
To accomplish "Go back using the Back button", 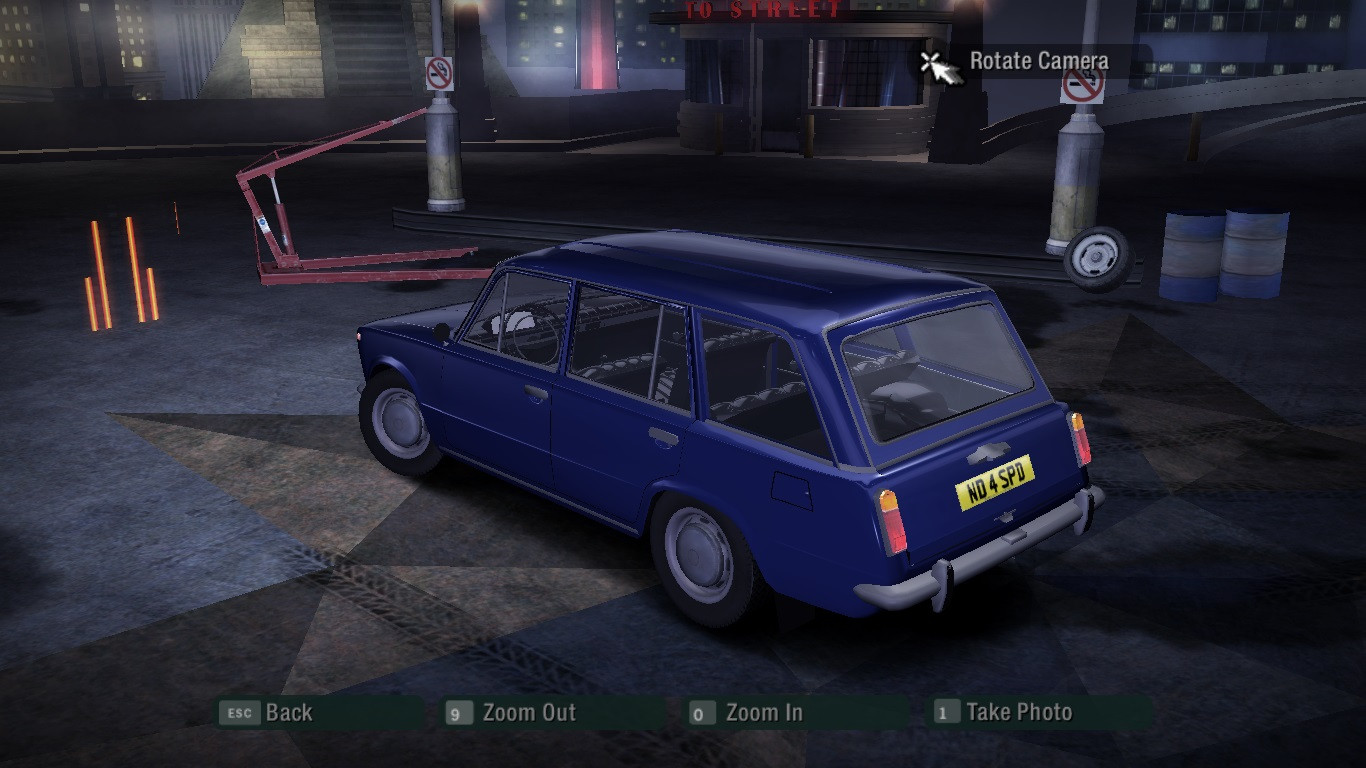I will coord(288,713).
